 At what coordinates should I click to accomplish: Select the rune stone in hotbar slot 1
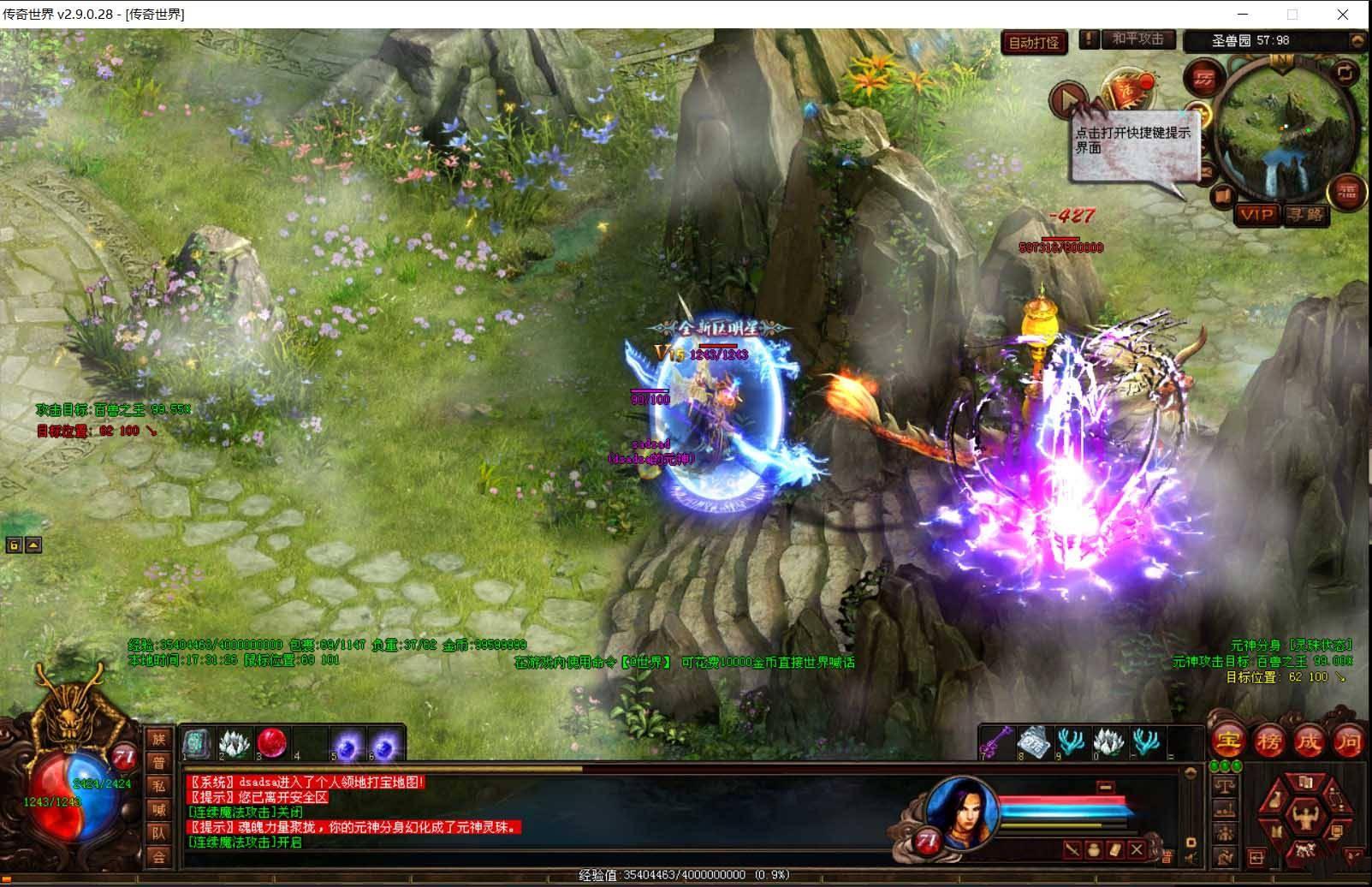click(x=197, y=743)
